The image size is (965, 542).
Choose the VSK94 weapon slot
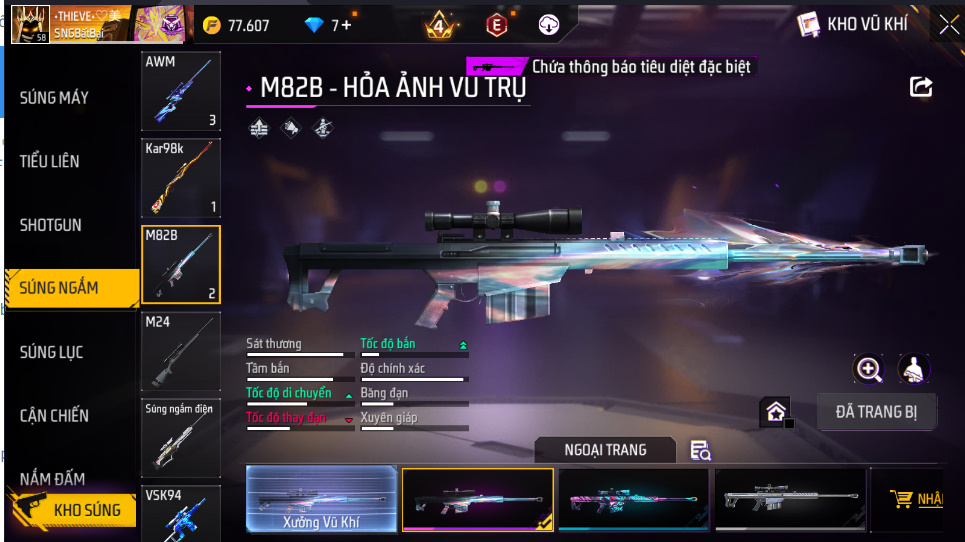[x=181, y=513]
